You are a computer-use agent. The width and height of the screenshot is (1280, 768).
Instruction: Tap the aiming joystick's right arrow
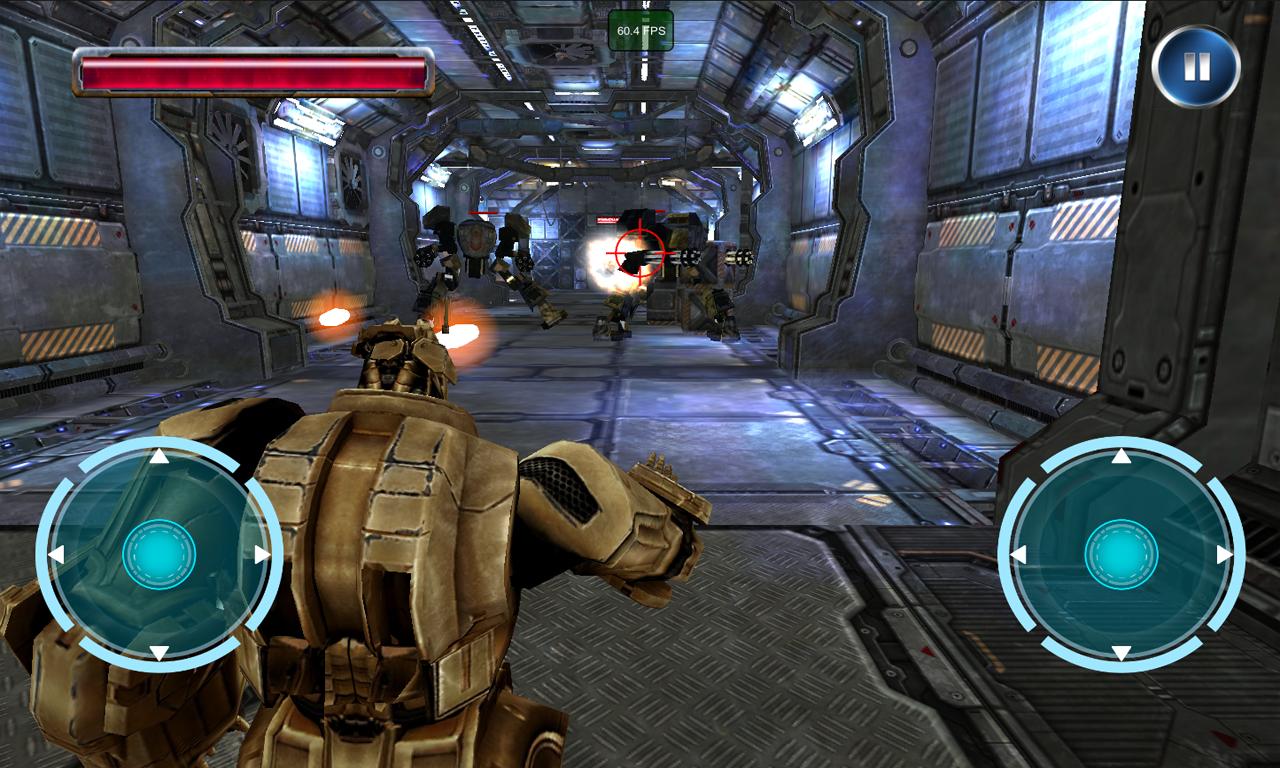[1224, 554]
